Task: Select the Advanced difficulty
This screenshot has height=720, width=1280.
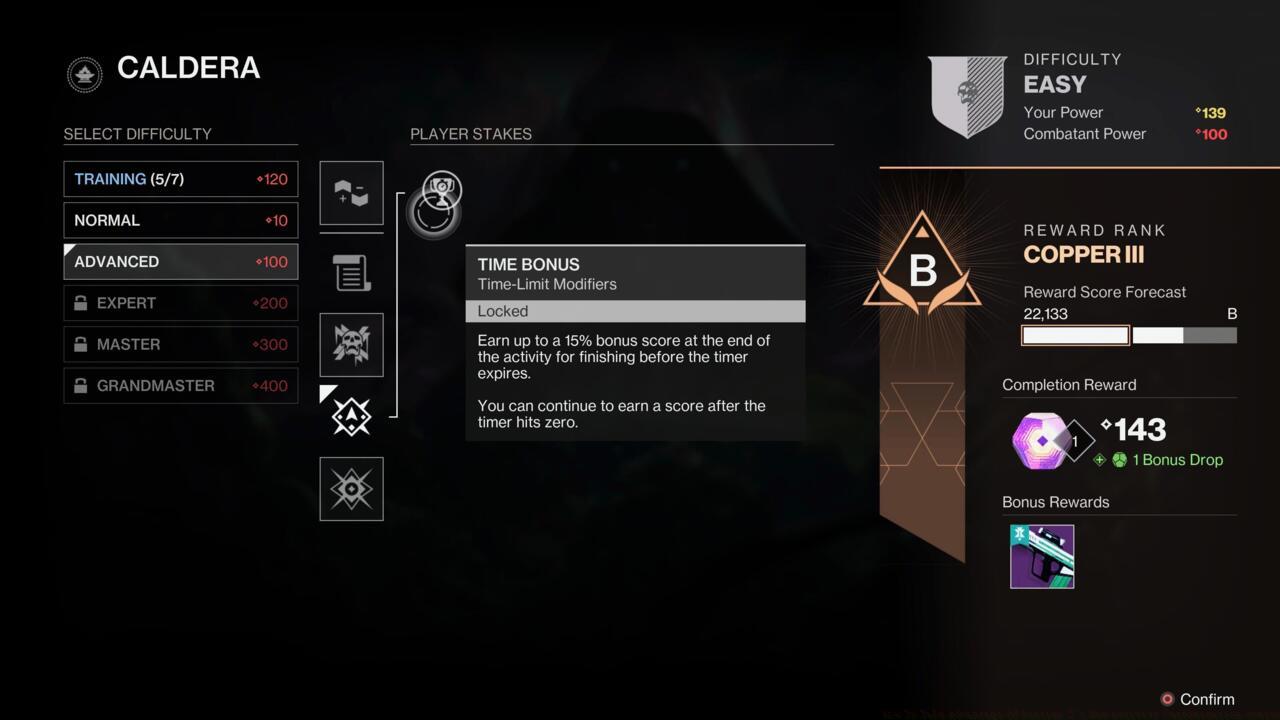Action: (x=180, y=262)
